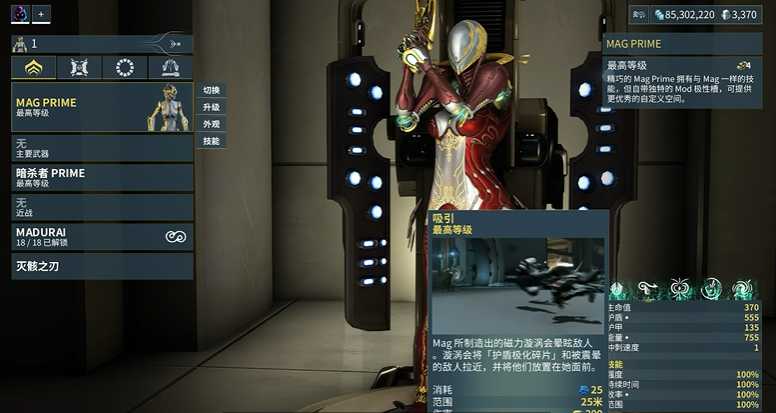
Task: Open the loadout 1 selector bar
Action: [x=100, y=44]
